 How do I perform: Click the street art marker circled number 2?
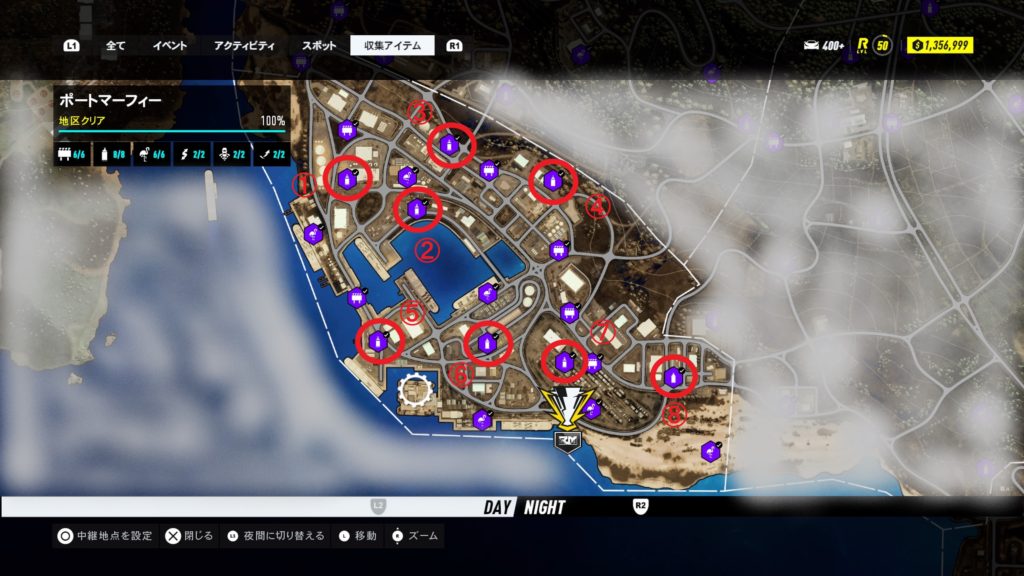416,210
